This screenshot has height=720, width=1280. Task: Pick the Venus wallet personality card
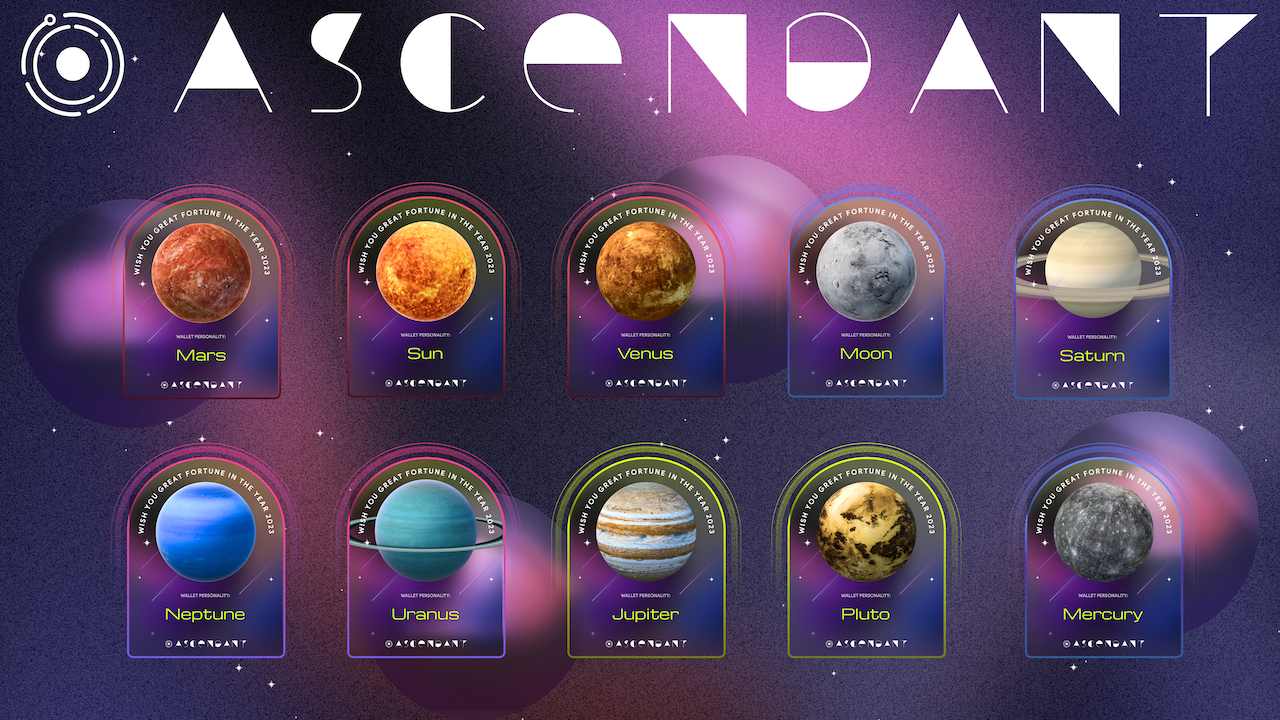(x=645, y=300)
